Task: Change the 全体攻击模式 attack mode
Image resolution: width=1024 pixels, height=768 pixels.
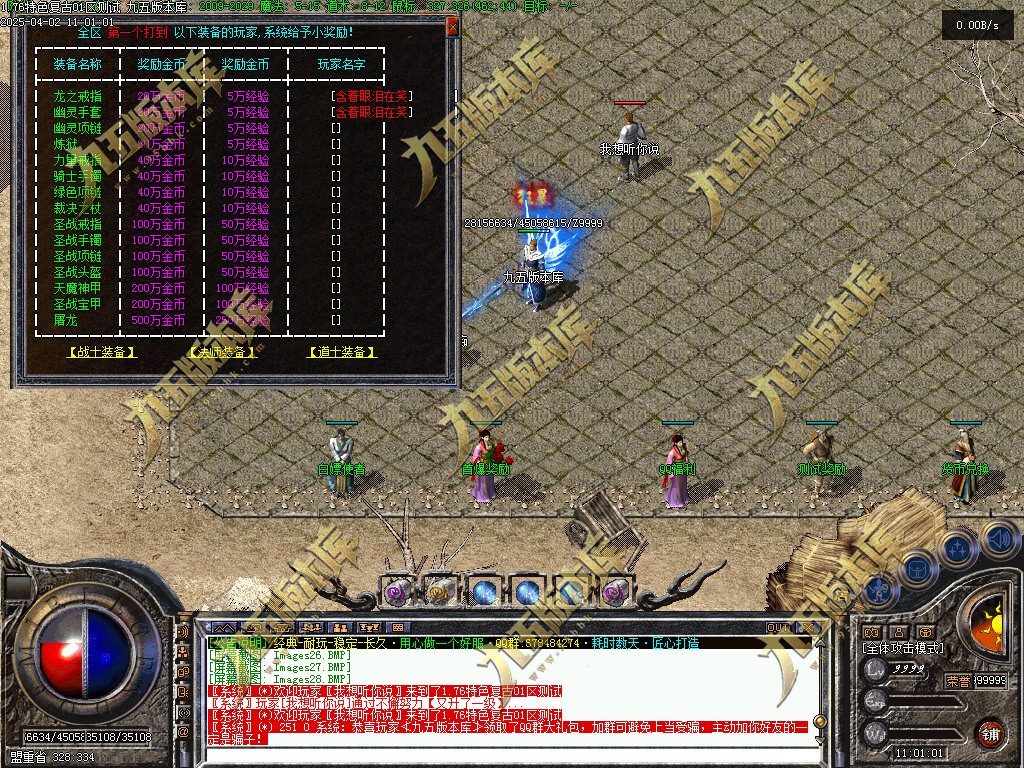Action: (902, 648)
